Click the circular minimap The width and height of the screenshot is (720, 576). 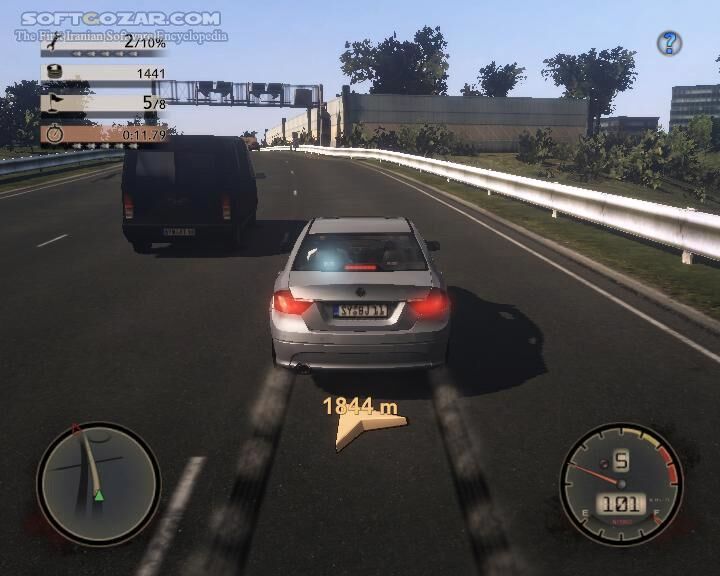[x=98, y=484]
